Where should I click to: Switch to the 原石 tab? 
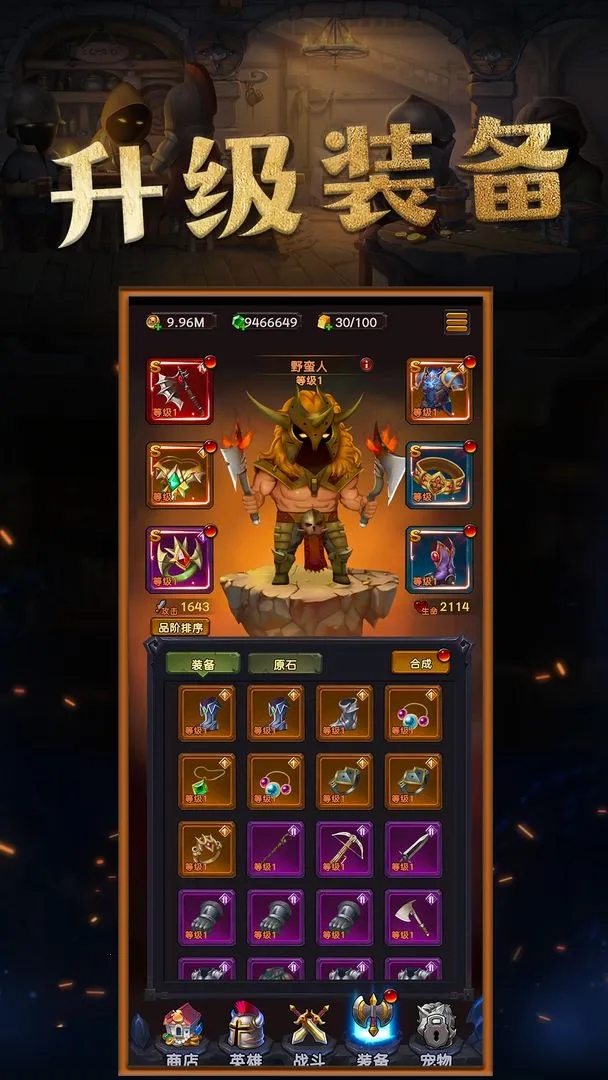(284, 665)
